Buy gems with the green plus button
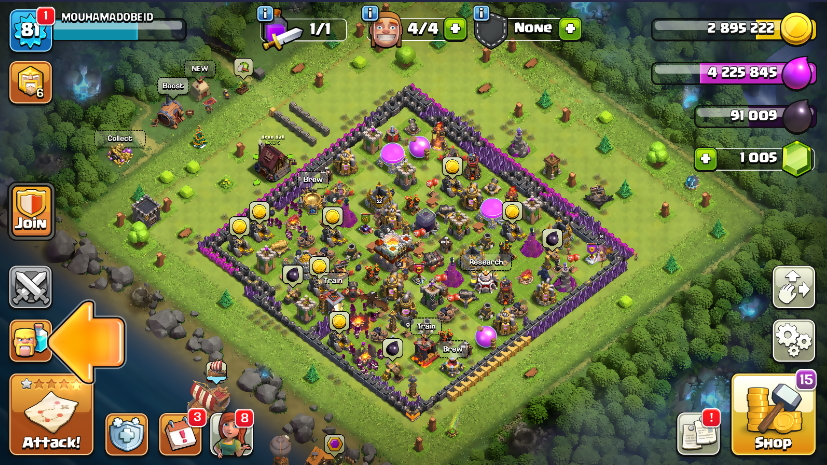The image size is (827, 465). point(708,158)
